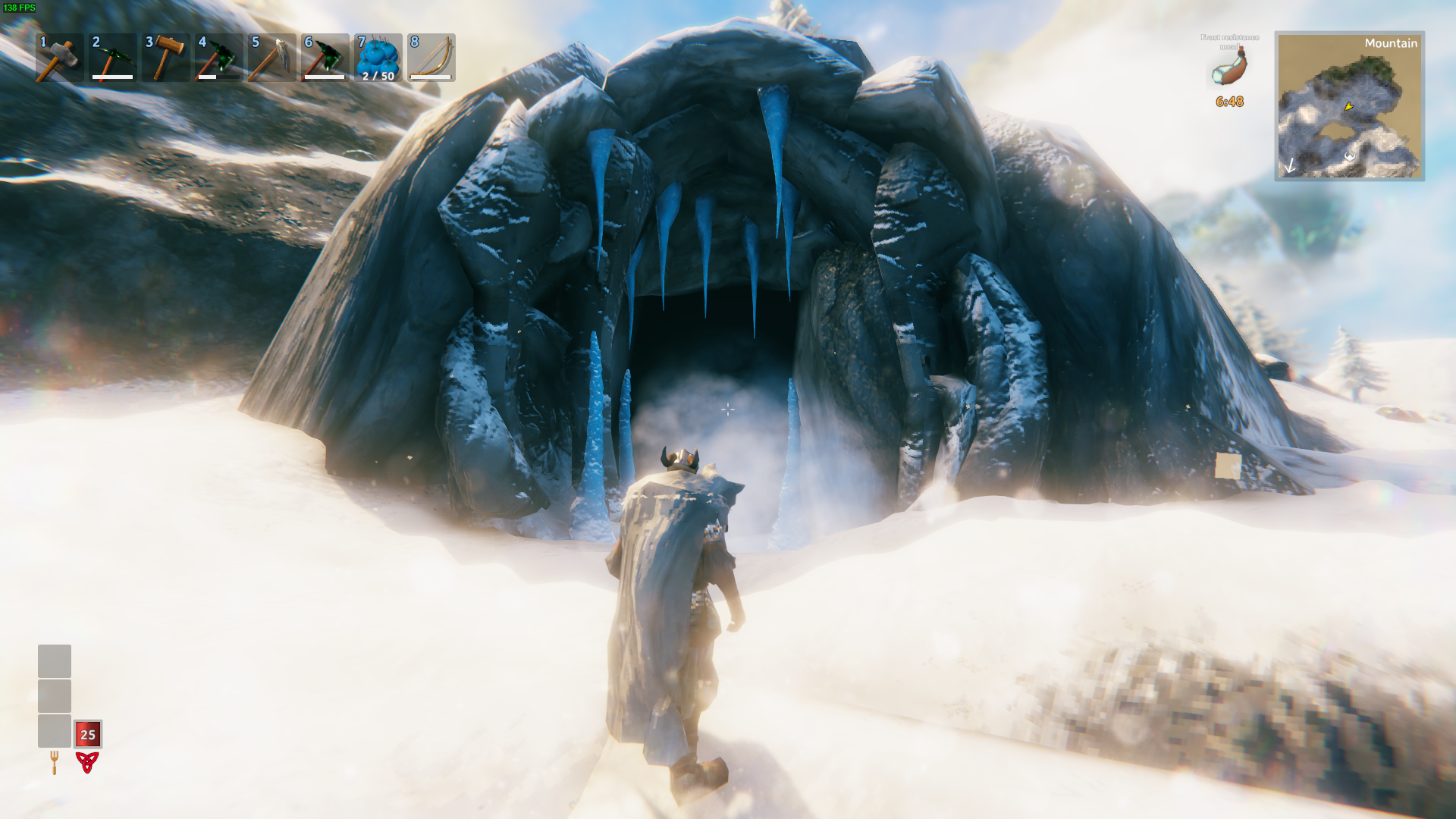
Task: Select the stone sledgehammer in slot 1
Action: click(59, 58)
